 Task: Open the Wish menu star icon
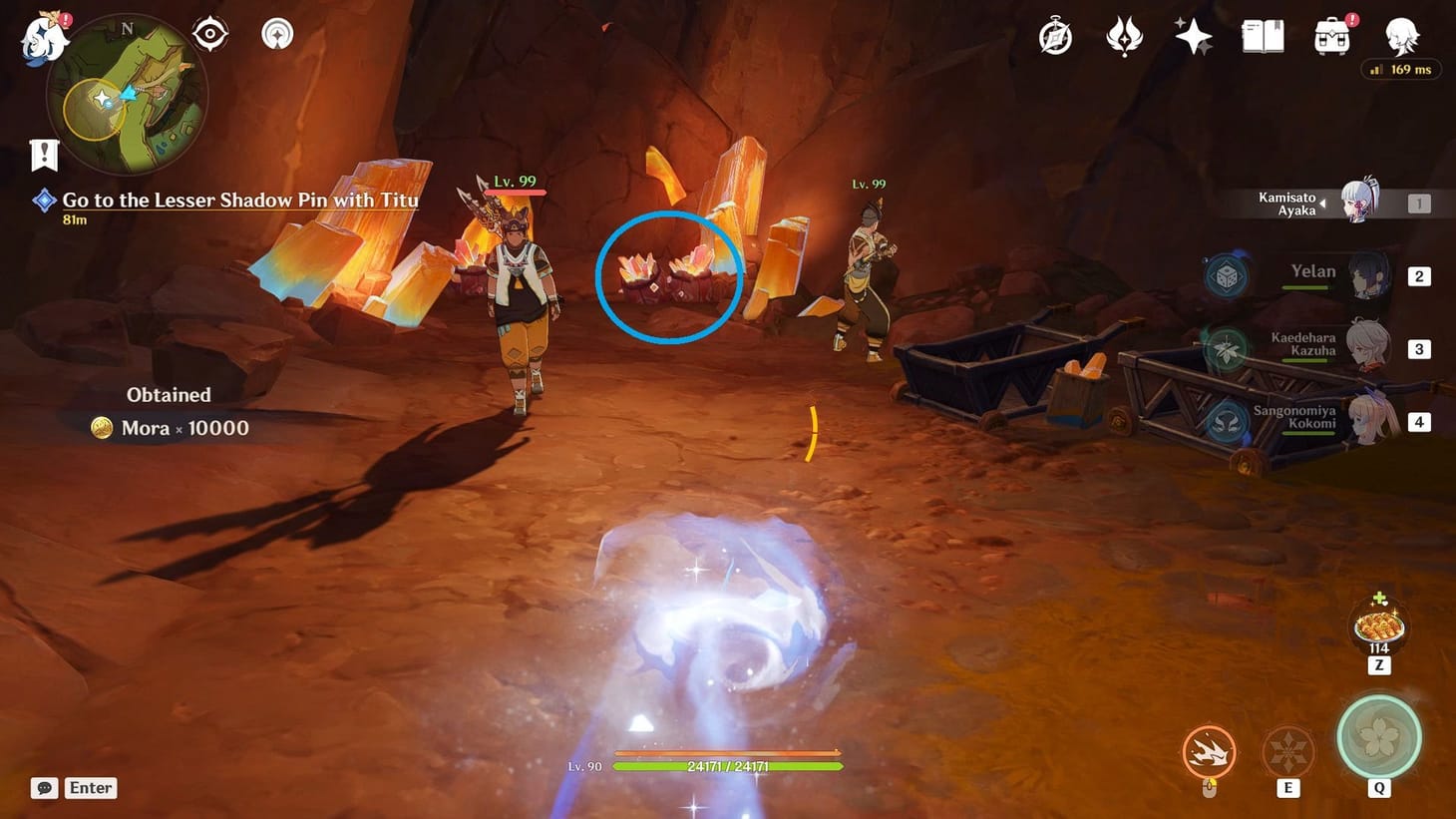(1193, 36)
